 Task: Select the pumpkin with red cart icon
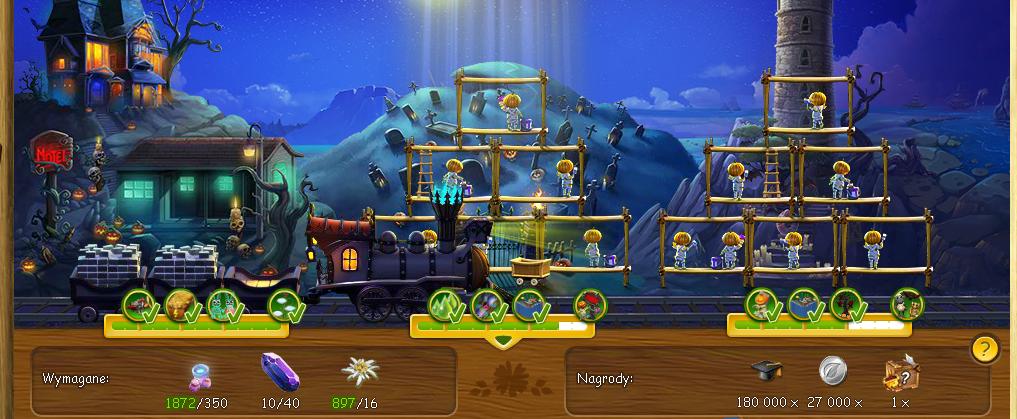[x=589, y=303]
